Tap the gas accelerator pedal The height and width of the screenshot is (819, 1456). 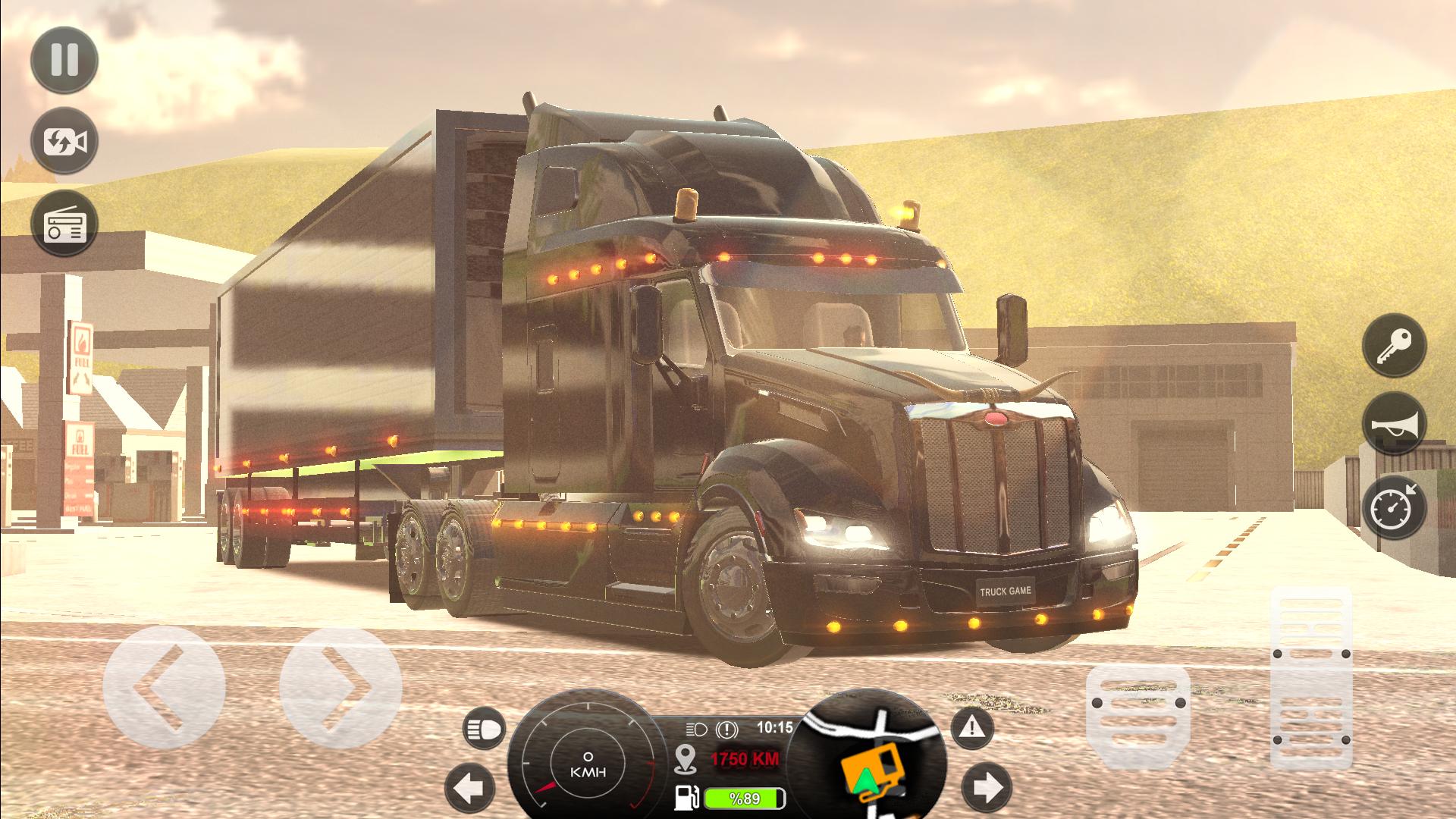coord(1311,676)
